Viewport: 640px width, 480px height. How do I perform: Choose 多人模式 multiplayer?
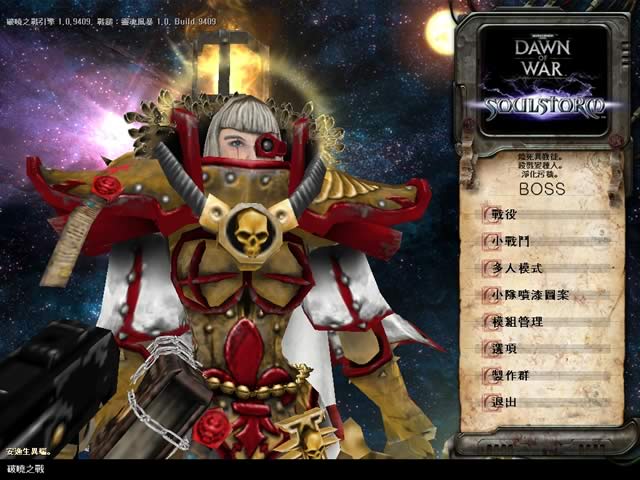pos(517,268)
